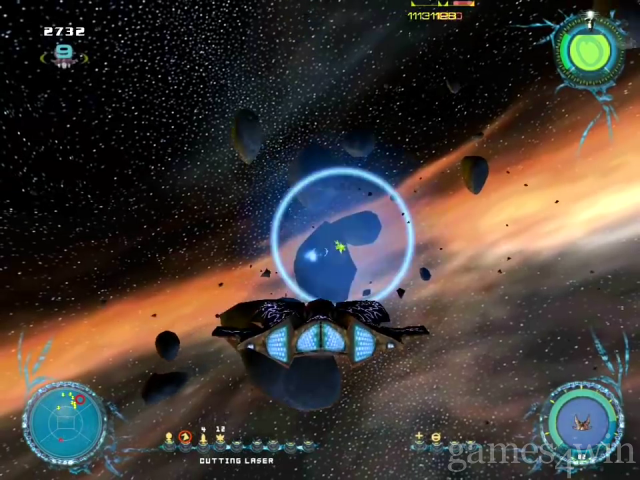Click the lives ship icon under the score
Screen dimensions: 640x480
pos(64,54)
